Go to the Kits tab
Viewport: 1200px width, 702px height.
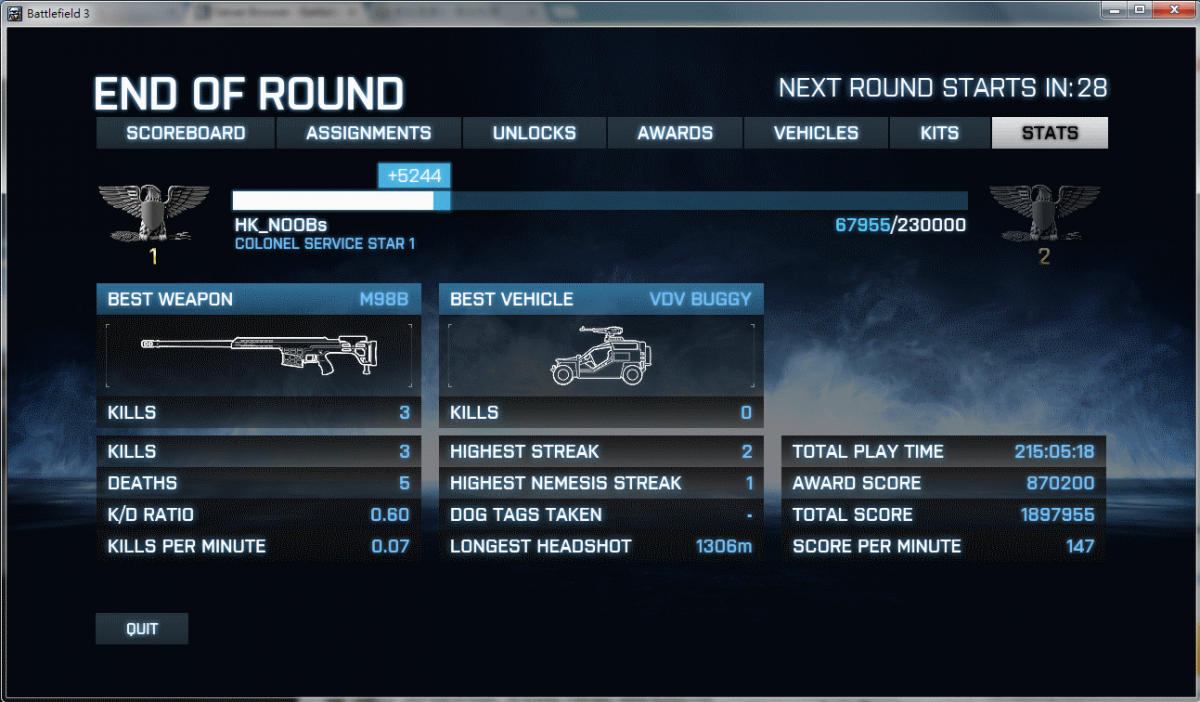click(x=939, y=133)
